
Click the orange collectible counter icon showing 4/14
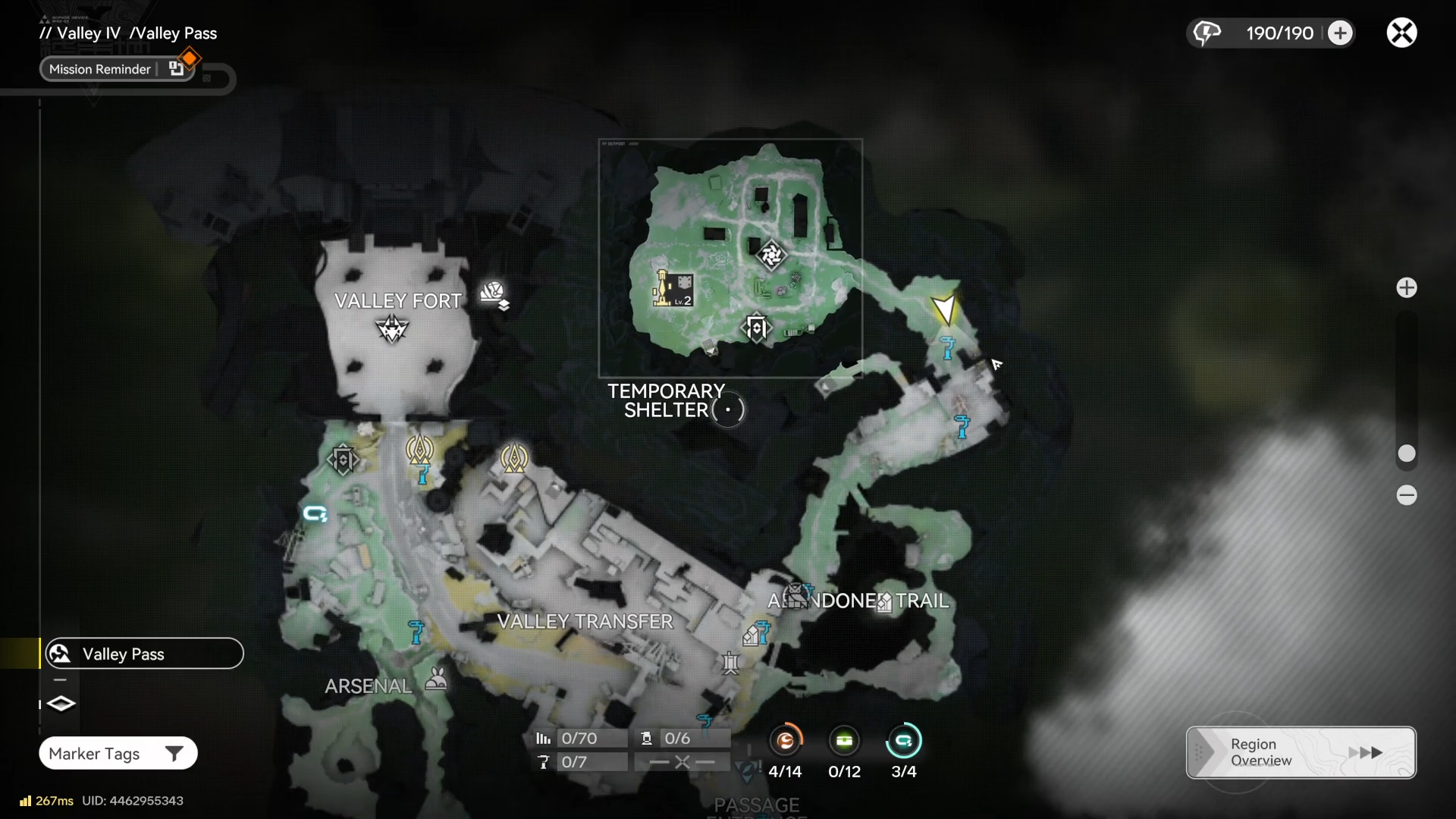pyautogui.click(x=786, y=741)
